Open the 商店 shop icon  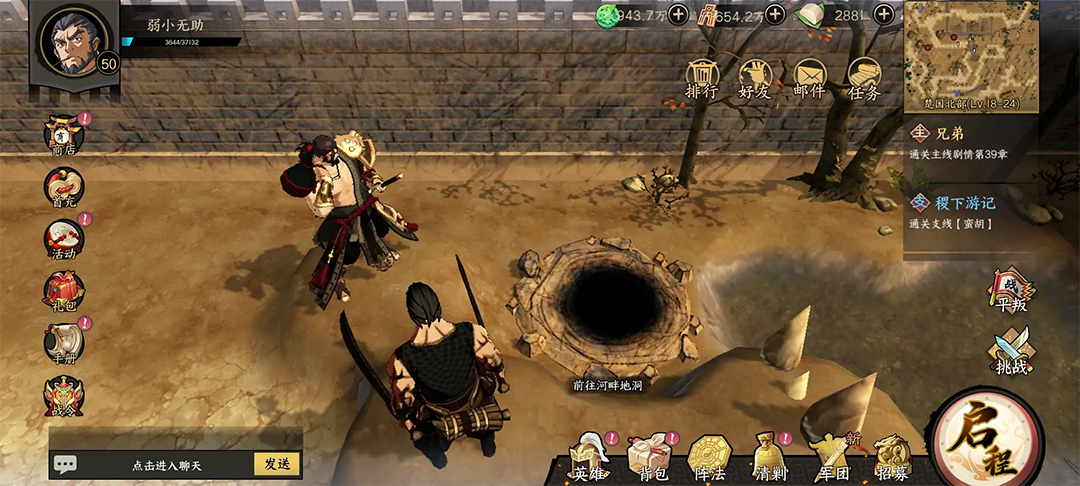[x=65, y=136]
